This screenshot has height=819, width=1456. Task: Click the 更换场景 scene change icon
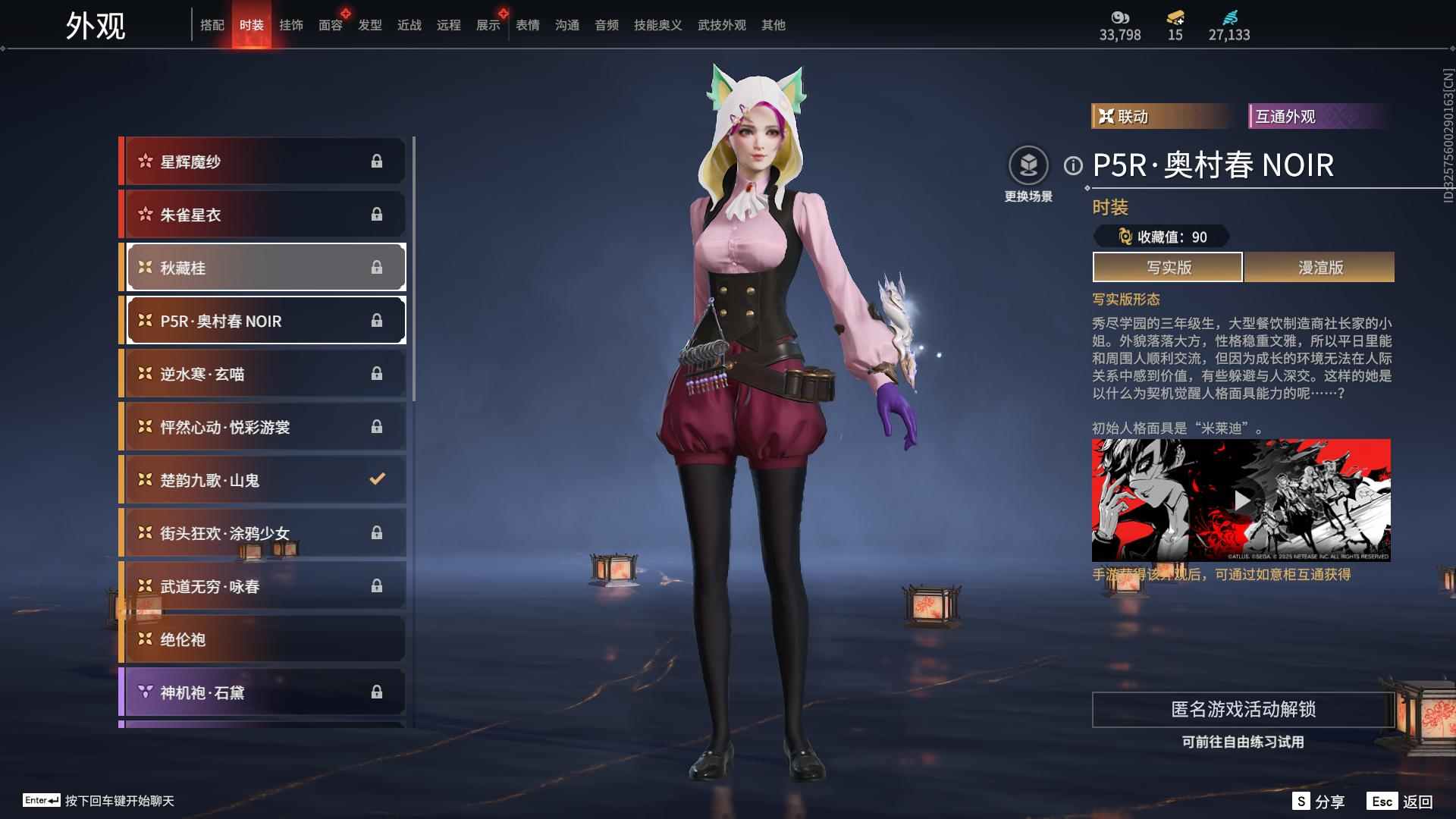(1028, 166)
